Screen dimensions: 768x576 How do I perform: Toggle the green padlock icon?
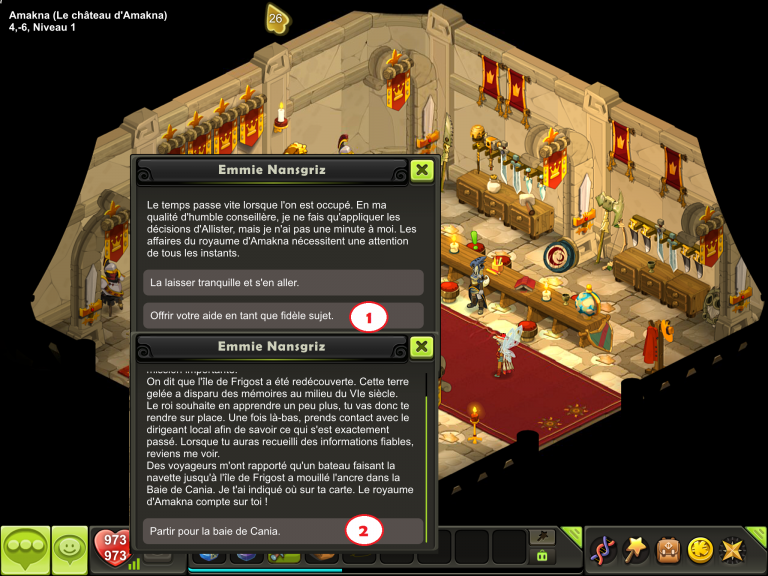(x=543, y=555)
